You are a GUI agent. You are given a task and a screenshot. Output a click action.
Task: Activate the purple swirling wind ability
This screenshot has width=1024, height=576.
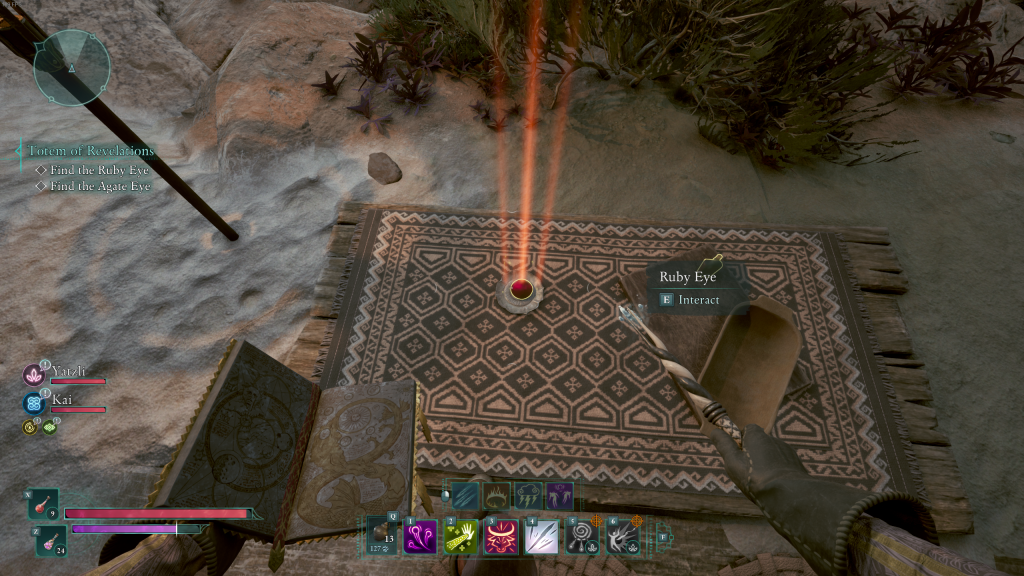click(419, 537)
